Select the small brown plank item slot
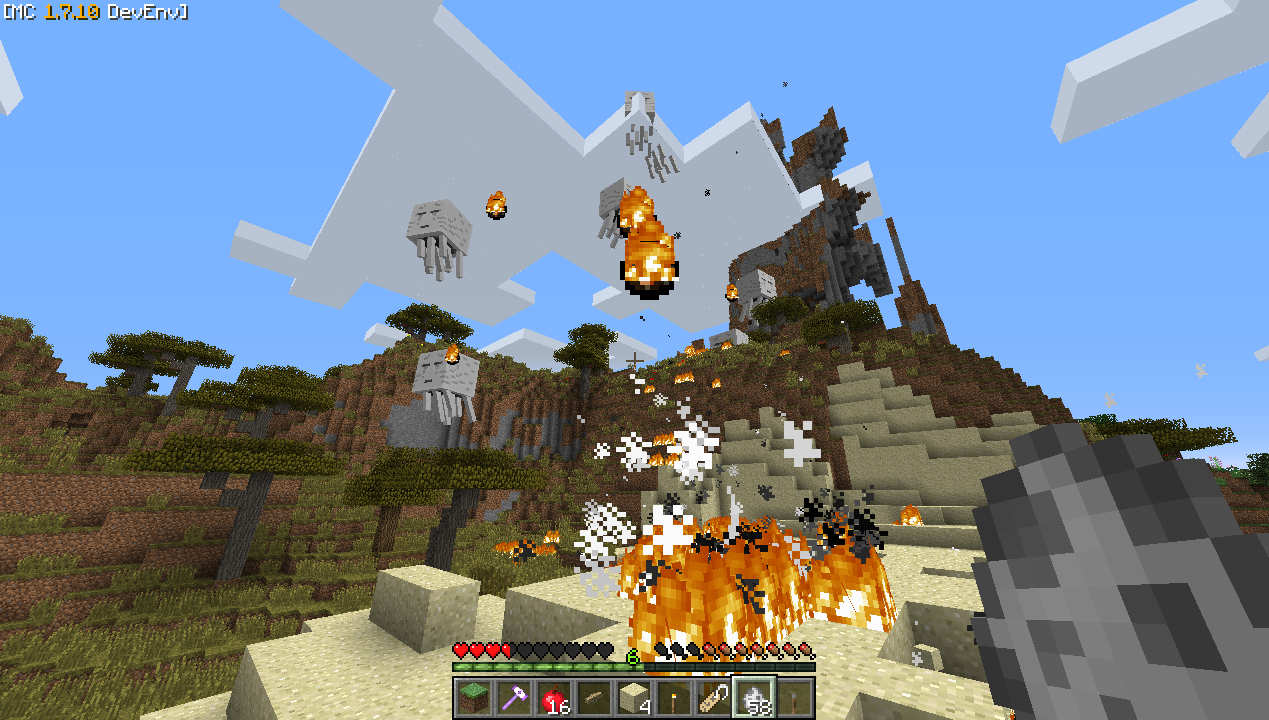Screen dimensions: 1269x720 593,698
